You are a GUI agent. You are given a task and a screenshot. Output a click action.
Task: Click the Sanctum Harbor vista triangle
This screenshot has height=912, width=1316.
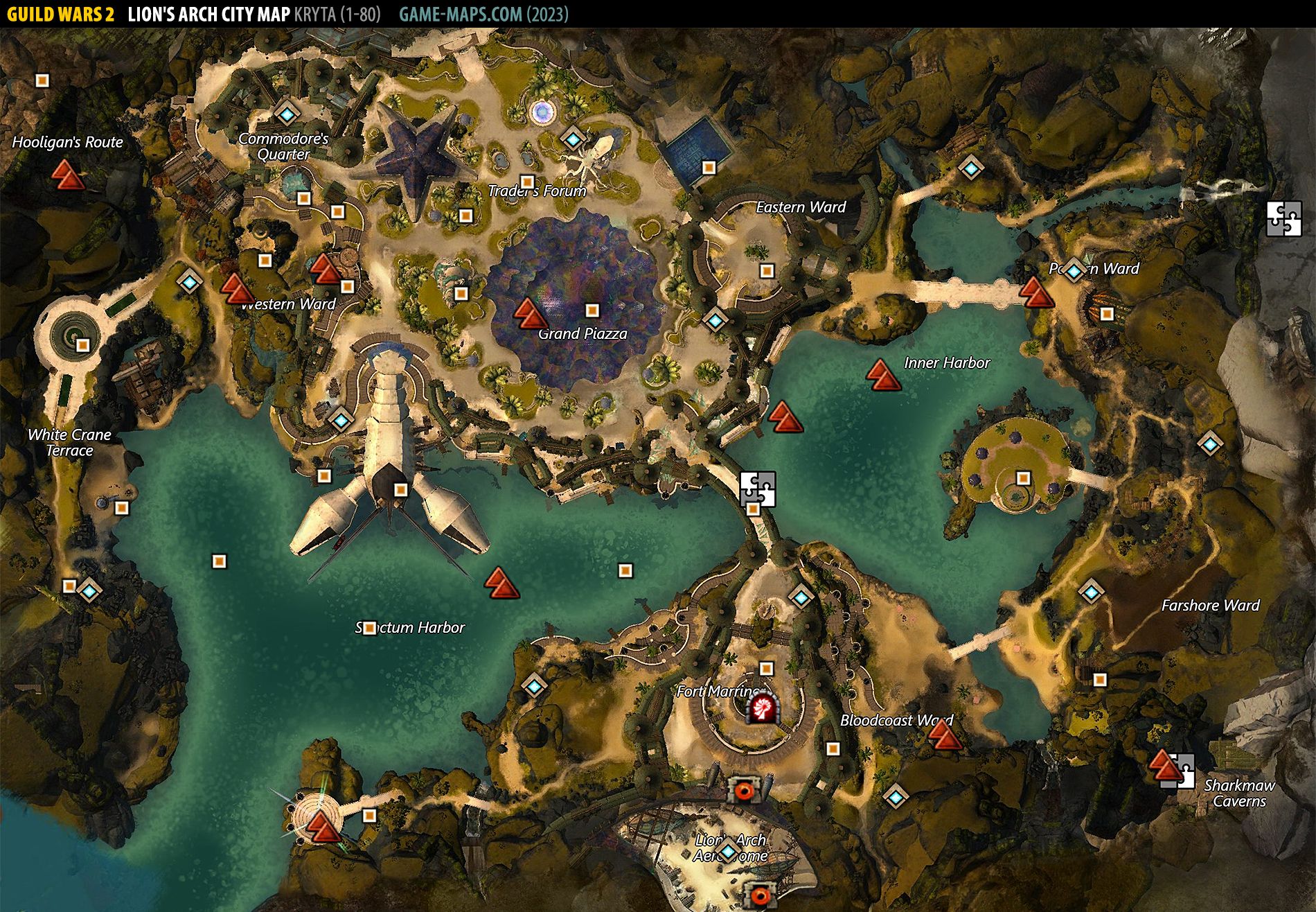click(x=501, y=583)
